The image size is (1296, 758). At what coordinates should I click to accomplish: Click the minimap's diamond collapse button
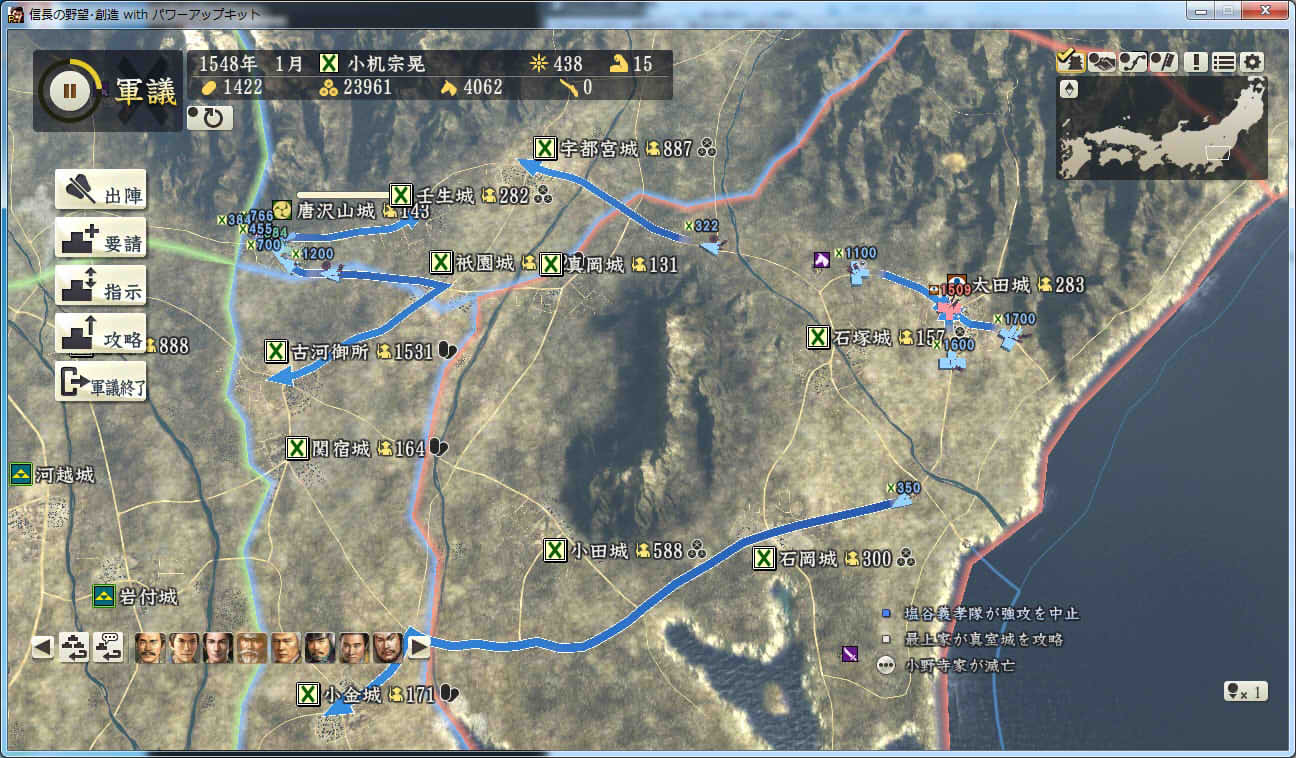tap(1069, 89)
